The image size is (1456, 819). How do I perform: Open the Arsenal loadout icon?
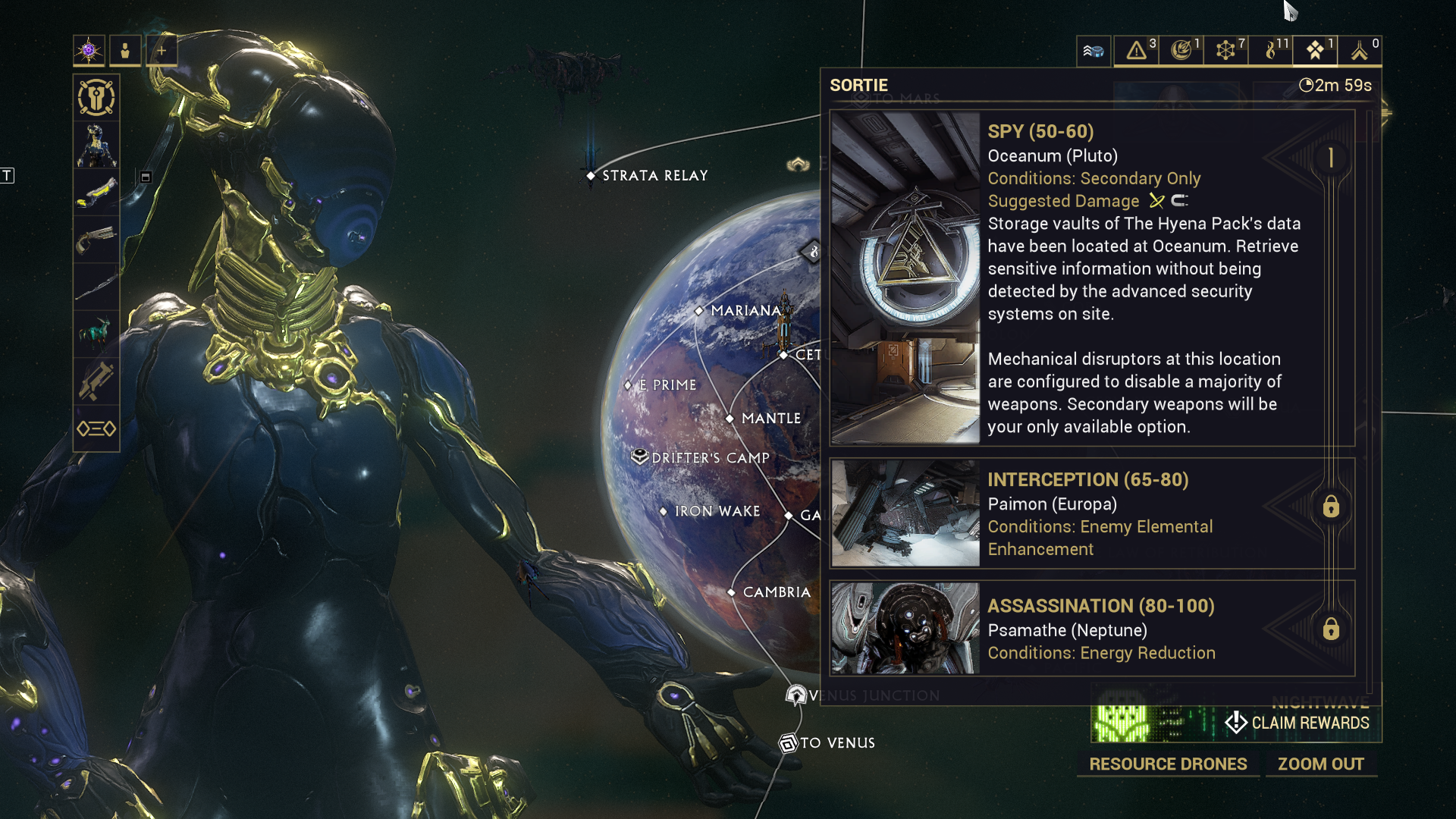pyautogui.click(x=96, y=98)
